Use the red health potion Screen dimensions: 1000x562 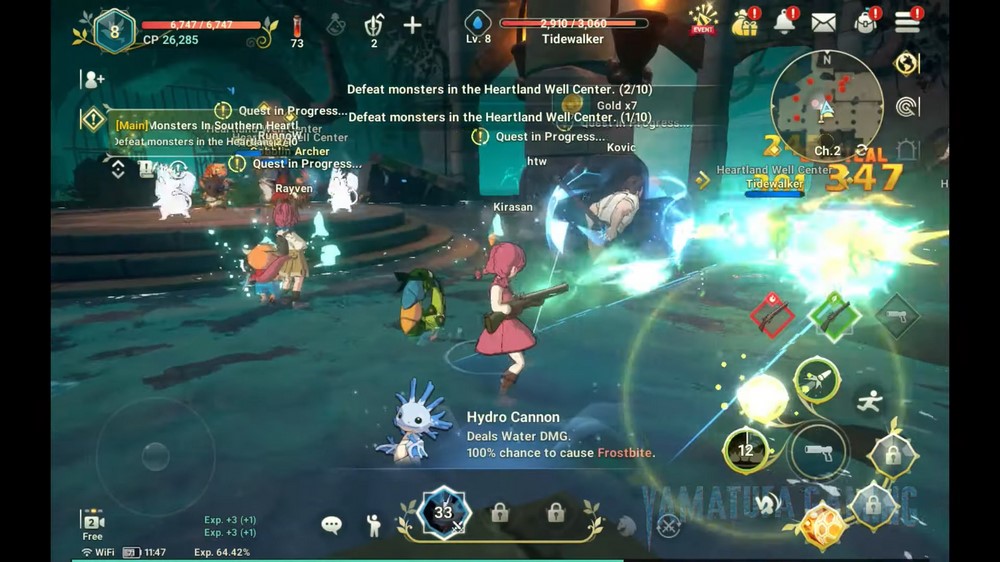(297, 27)
